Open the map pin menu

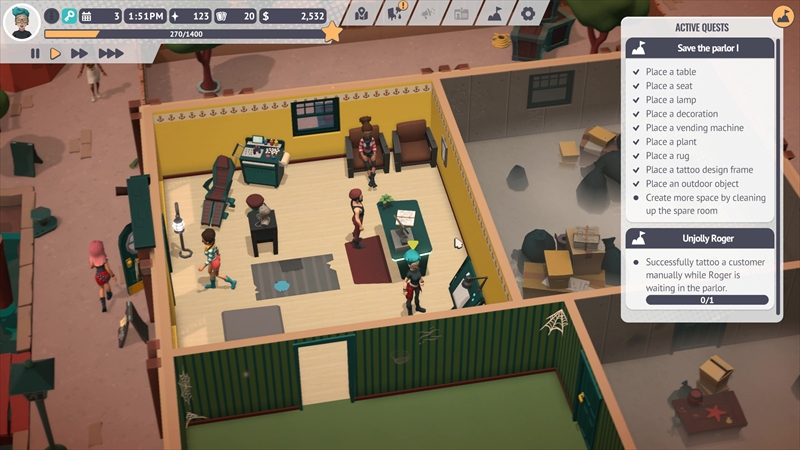coord(363,14)
